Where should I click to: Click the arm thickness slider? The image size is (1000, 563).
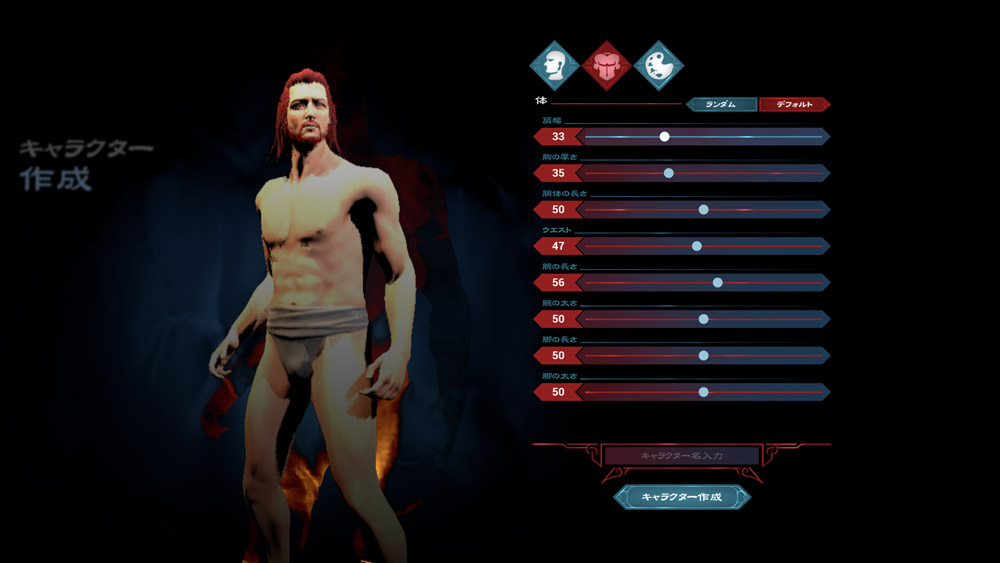click(x=703, y=319)
